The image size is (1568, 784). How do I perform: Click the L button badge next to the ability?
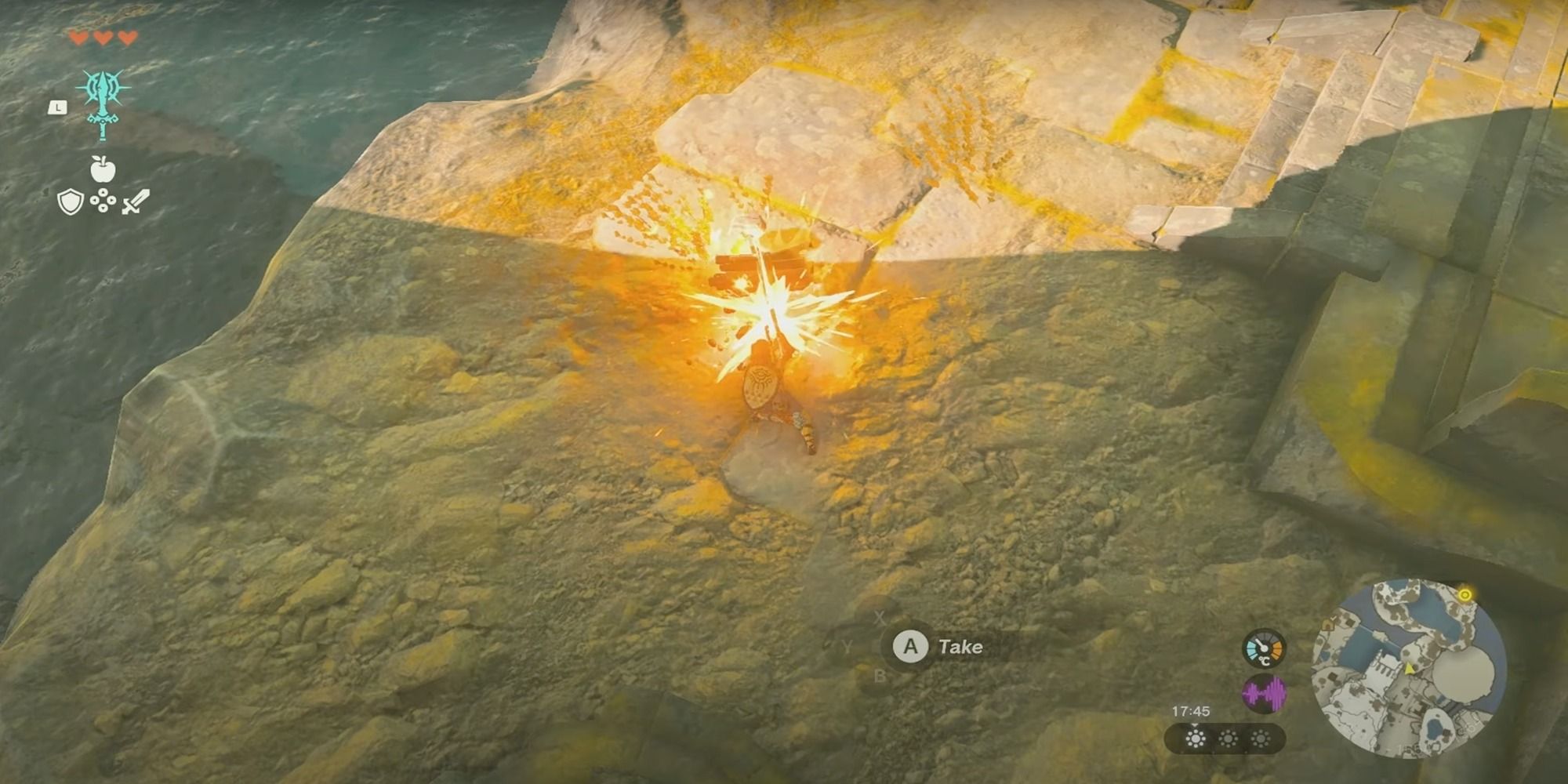[x=57, y=108]
